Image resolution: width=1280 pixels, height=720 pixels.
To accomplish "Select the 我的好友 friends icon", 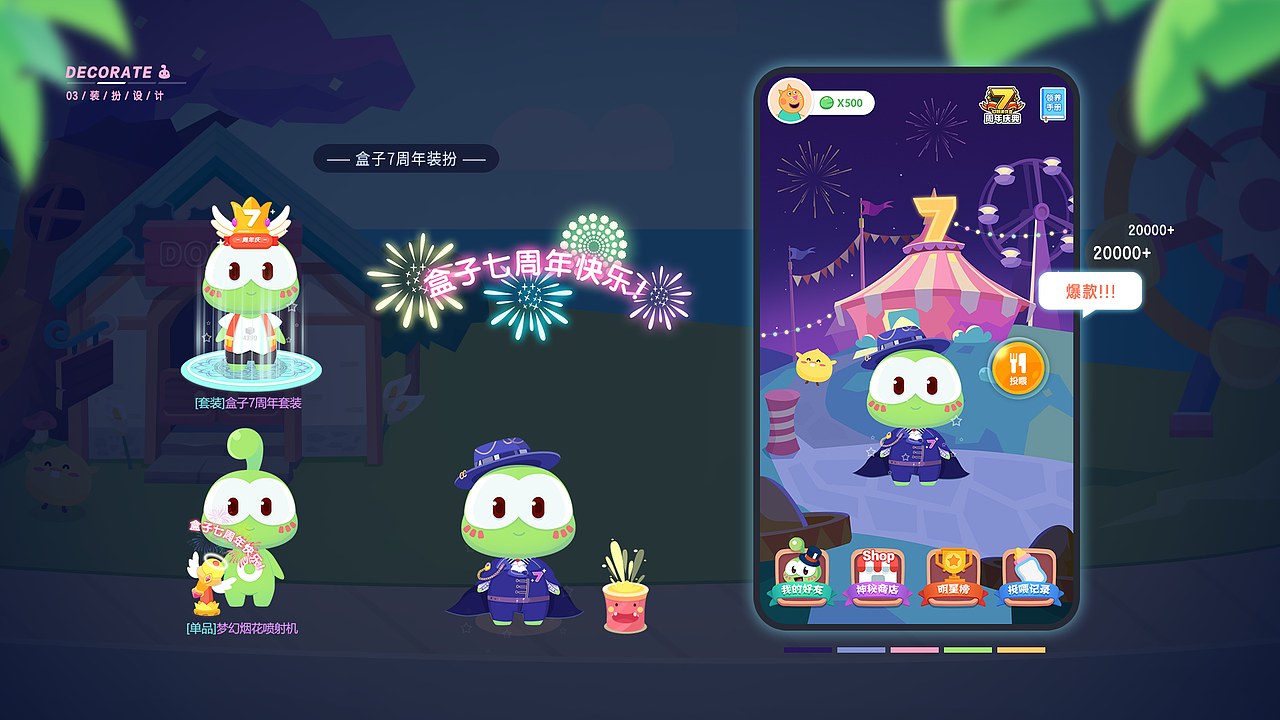I will [x=800, y=572].
